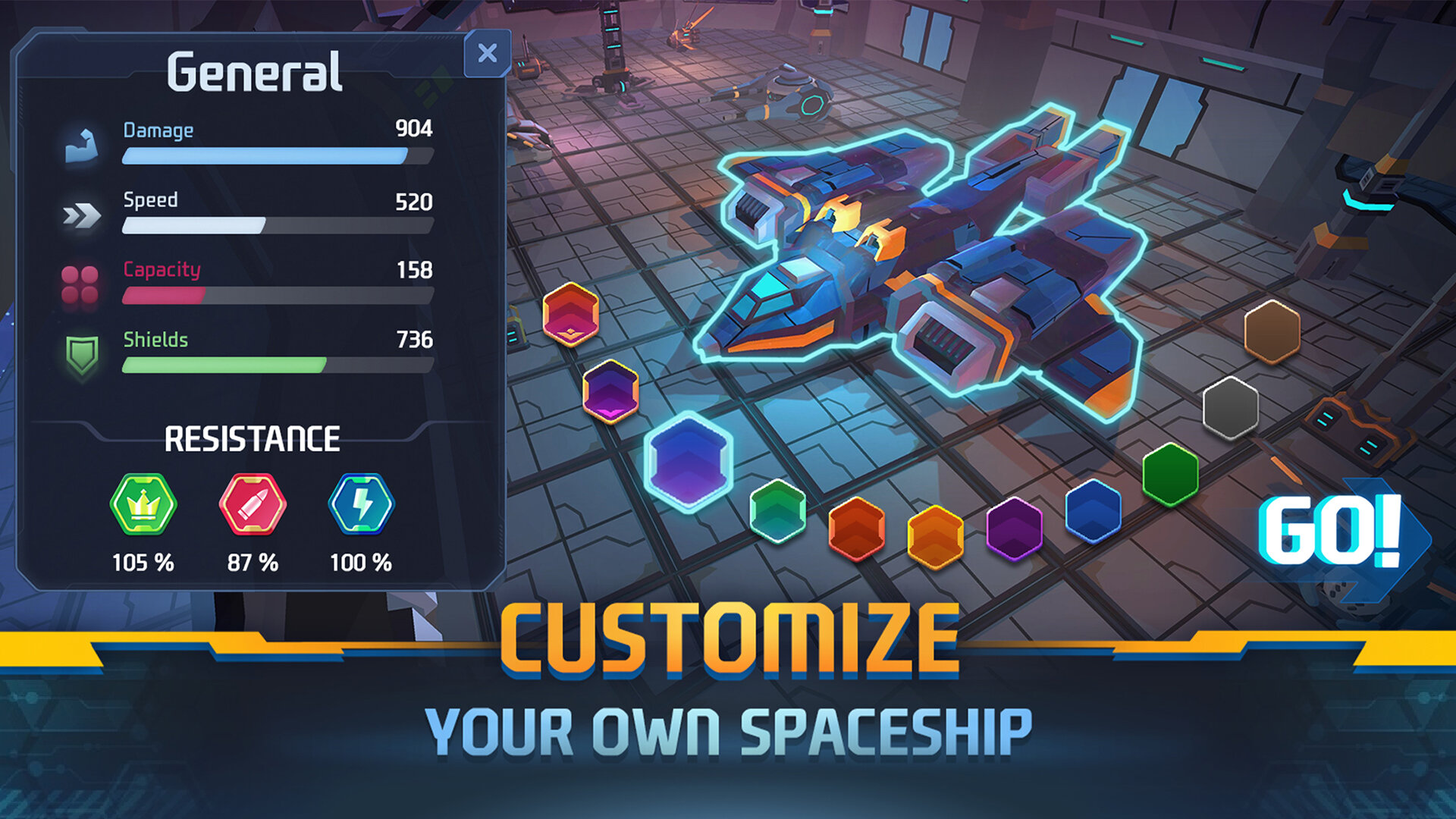Close the General stats panel

click(488, 53)
